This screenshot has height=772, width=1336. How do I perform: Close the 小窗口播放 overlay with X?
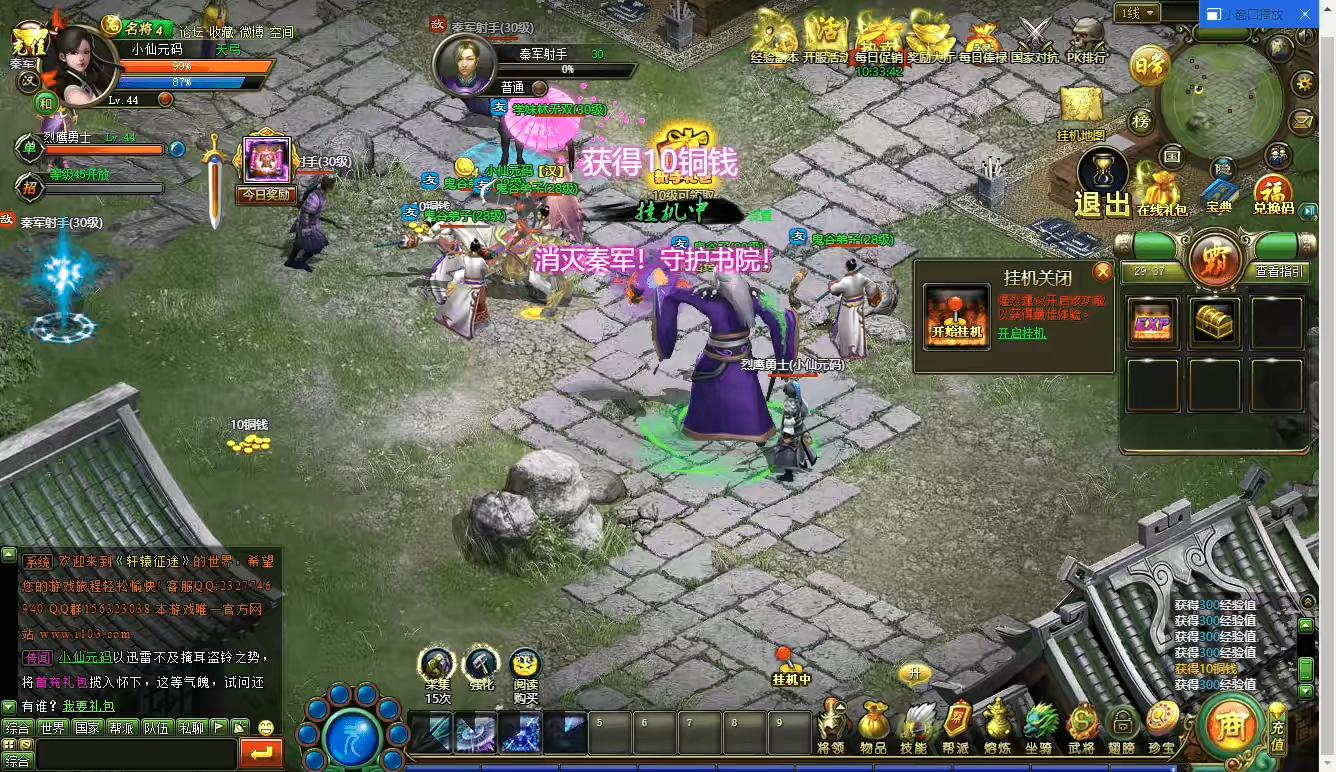point(1303,14)
